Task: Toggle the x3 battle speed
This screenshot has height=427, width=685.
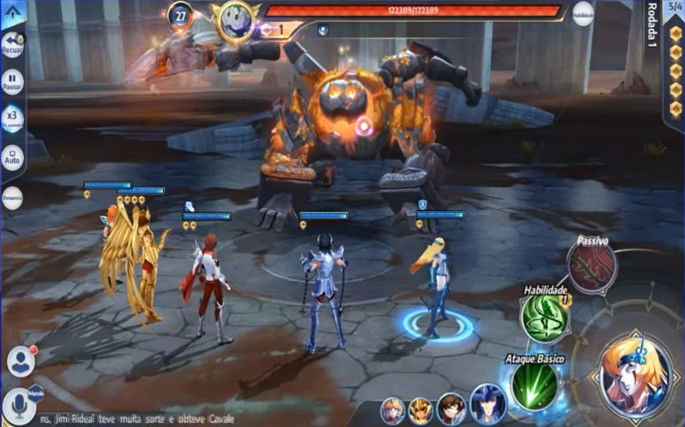Action: (x=14, y=120)
